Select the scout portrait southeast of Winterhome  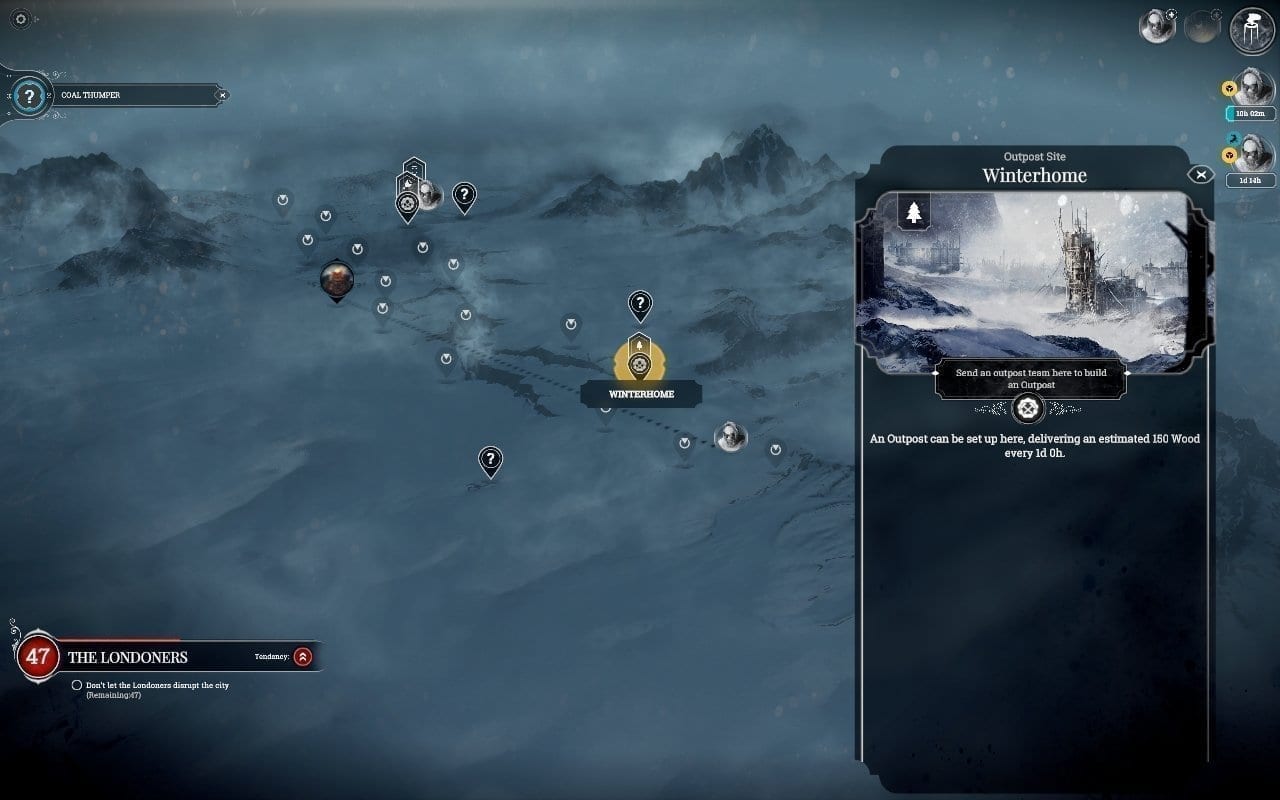click(731, 436)
